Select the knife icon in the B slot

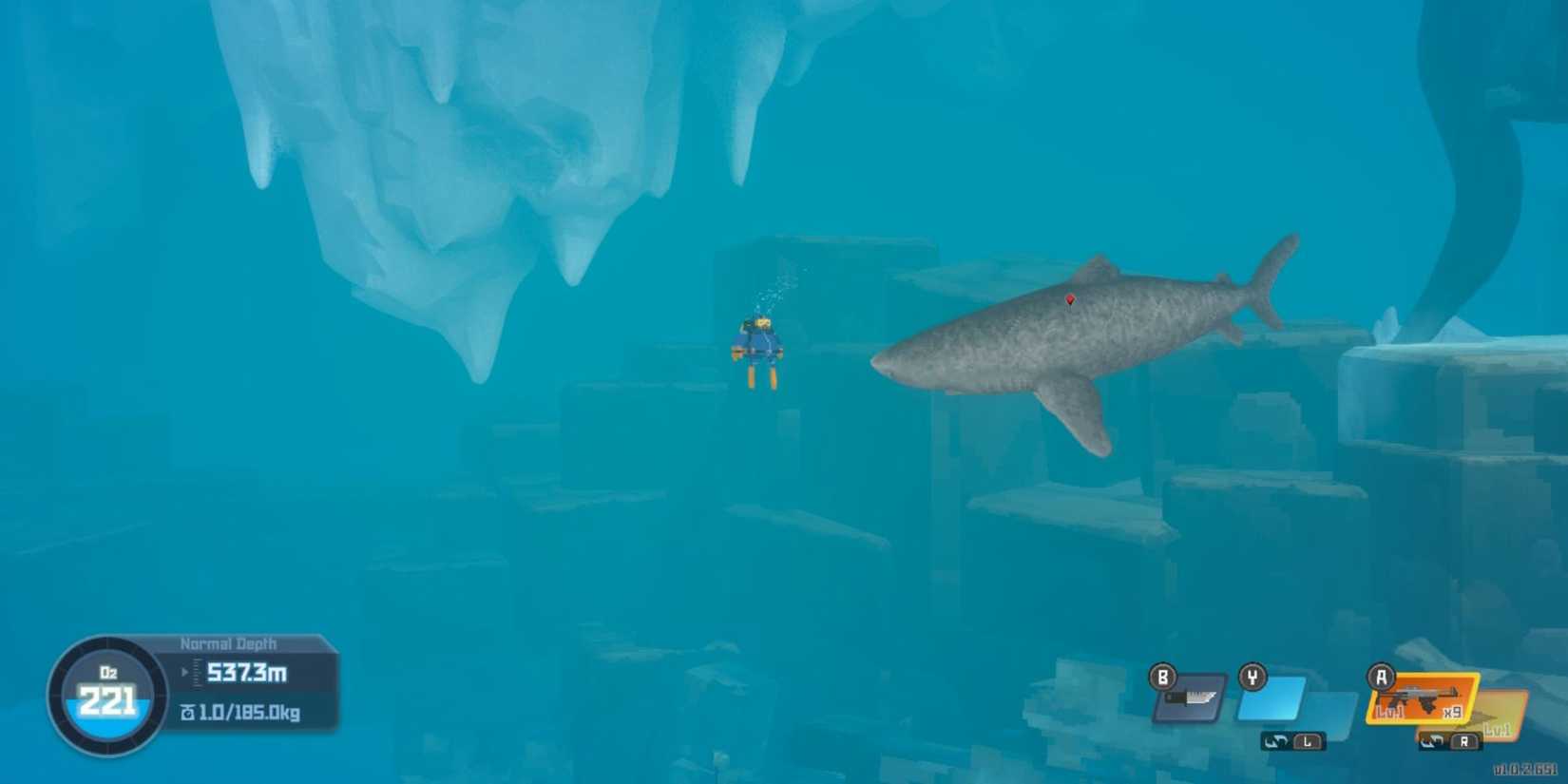pyautogui.click(x=1190, y=698)
